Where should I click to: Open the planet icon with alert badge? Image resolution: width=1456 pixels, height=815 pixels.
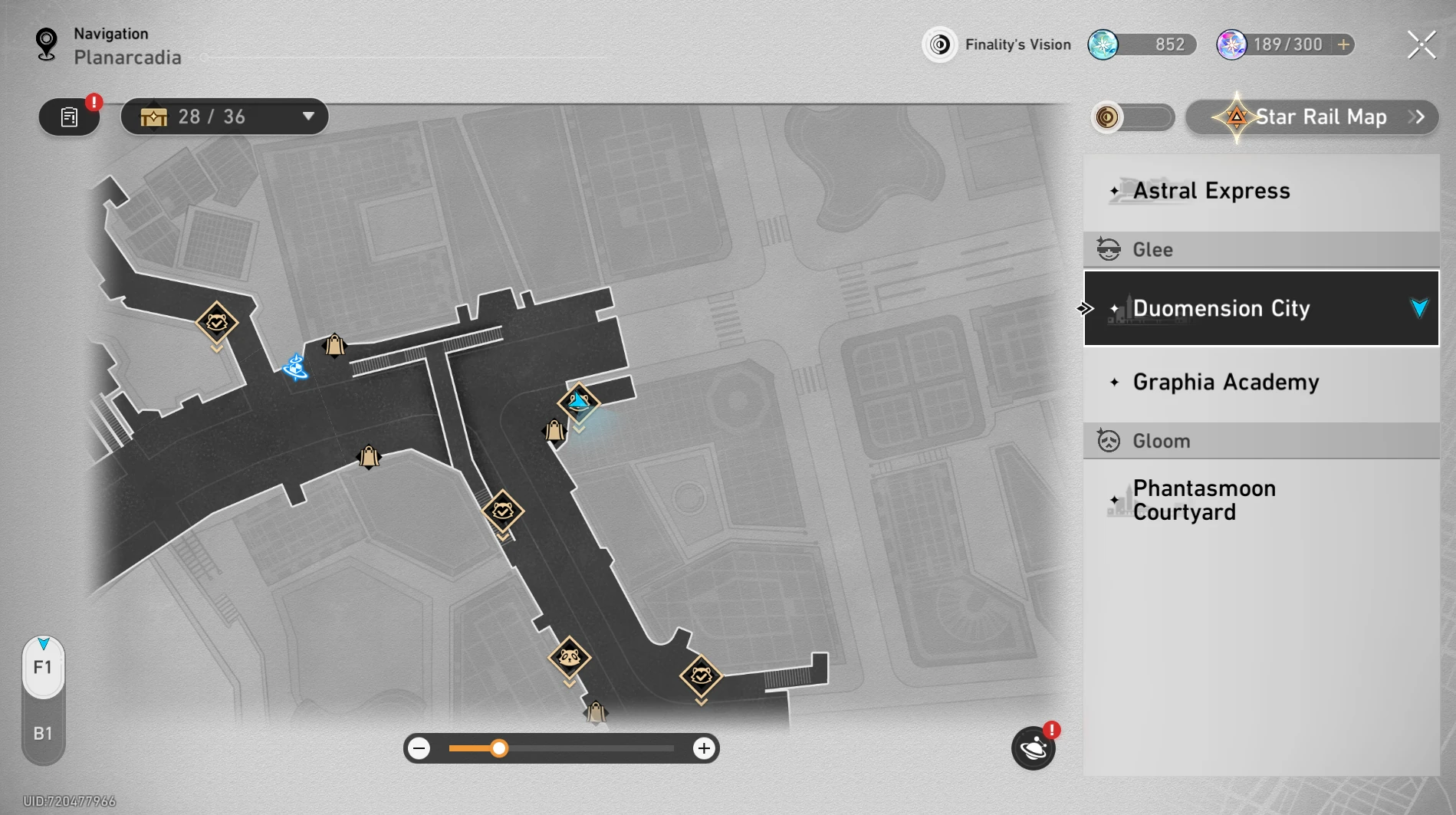tap(1033, 748)
